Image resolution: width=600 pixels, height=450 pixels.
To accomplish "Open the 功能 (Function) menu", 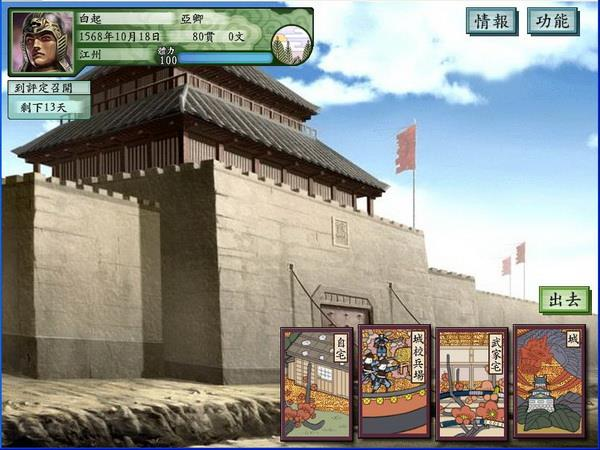I will point(553,21).
